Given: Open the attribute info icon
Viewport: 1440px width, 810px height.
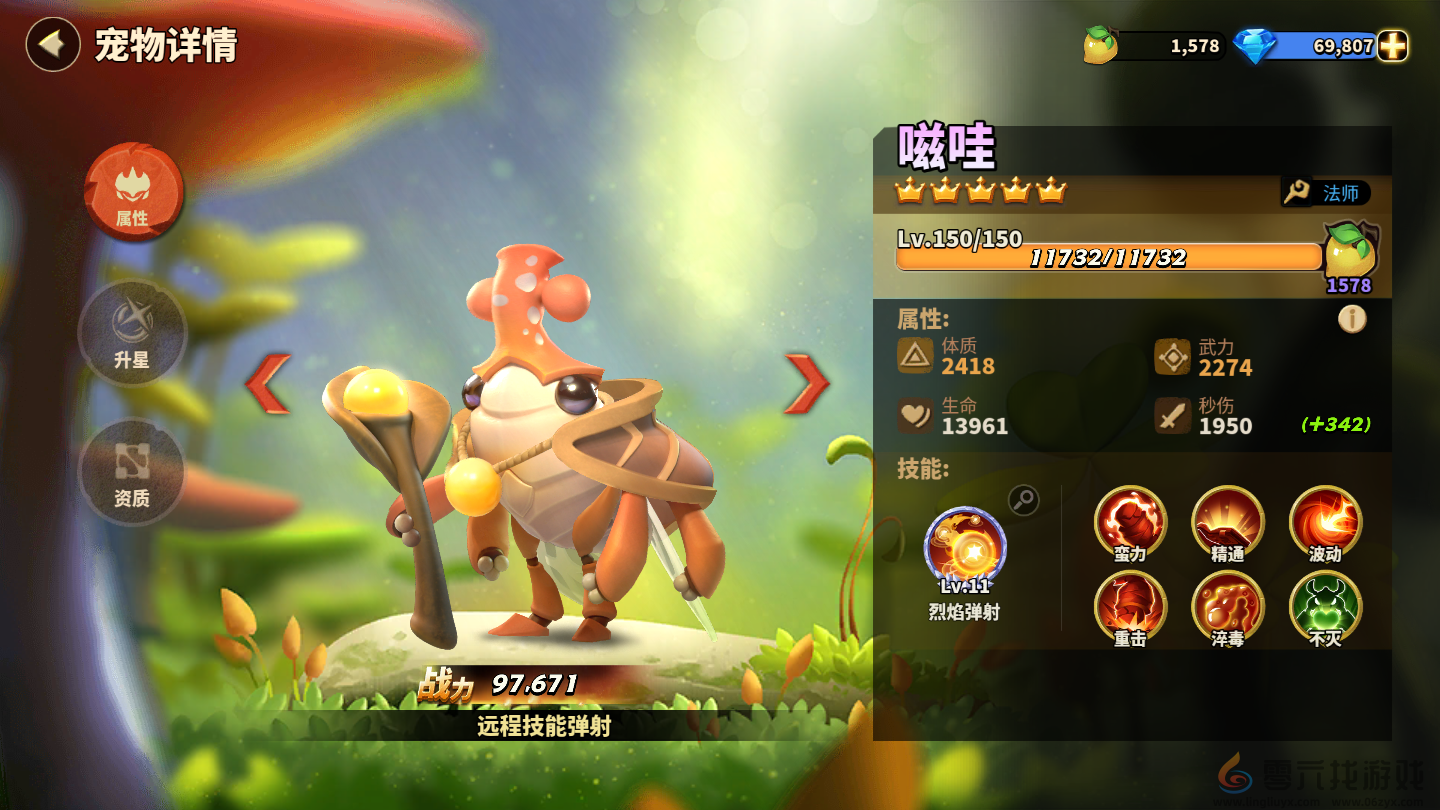Looking at the screenshot, I should click(1352, 319).
